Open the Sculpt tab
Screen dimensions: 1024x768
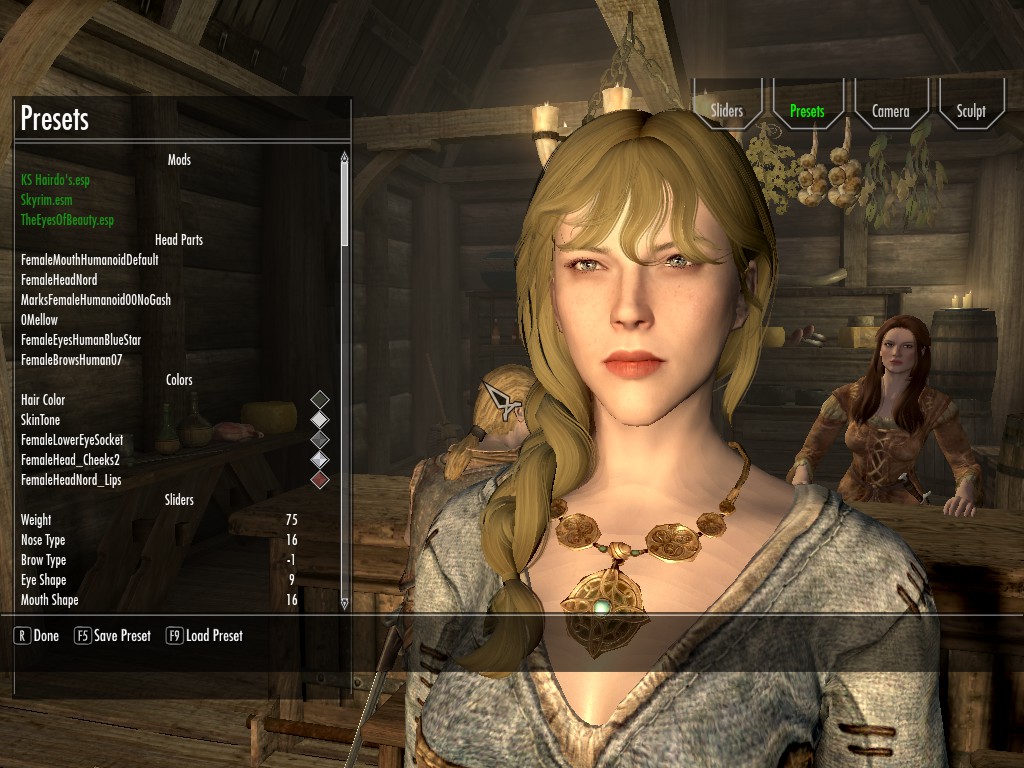click(x=970, y=111)
